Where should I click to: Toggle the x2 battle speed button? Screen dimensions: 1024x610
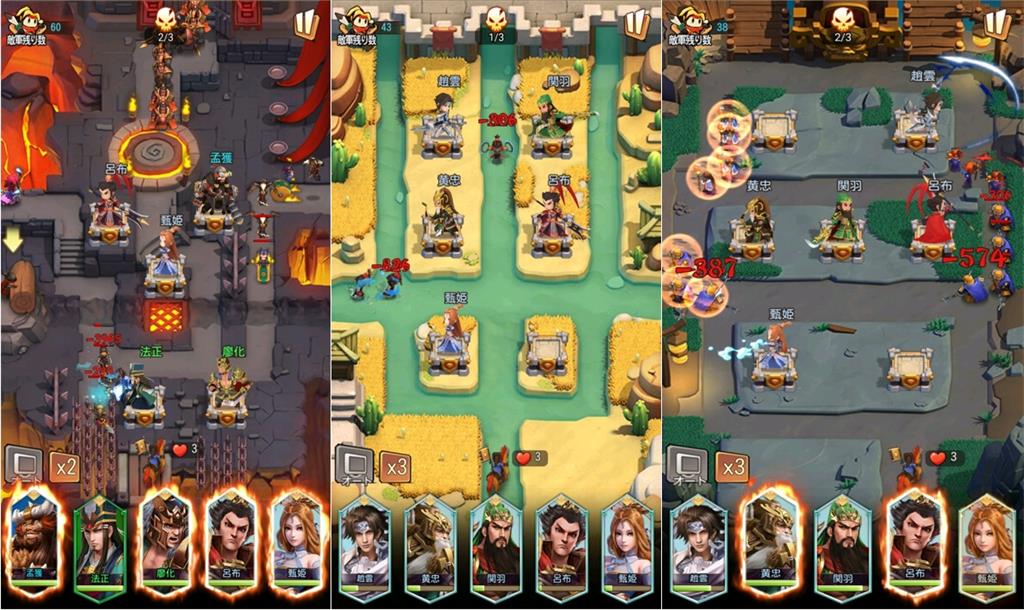(x=66, y=466)
